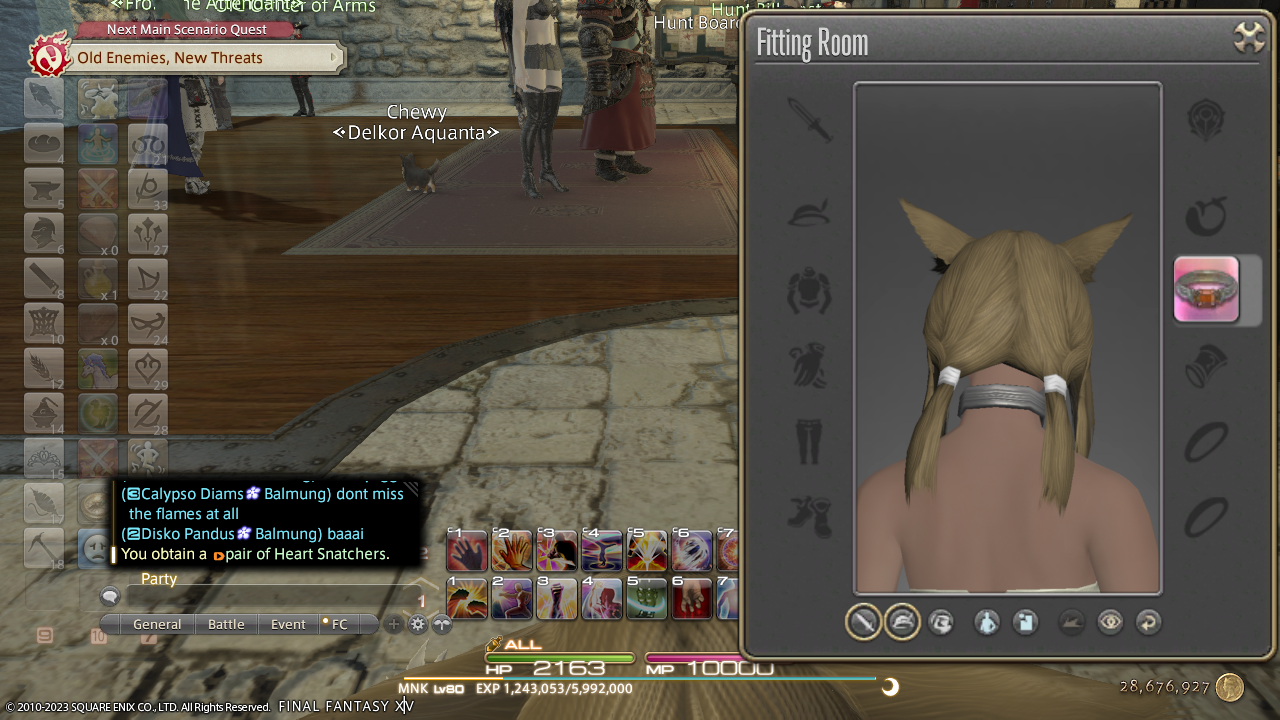The image size is (1280, 720).
Task: Switch to the General chat tab
Action: 157,624
